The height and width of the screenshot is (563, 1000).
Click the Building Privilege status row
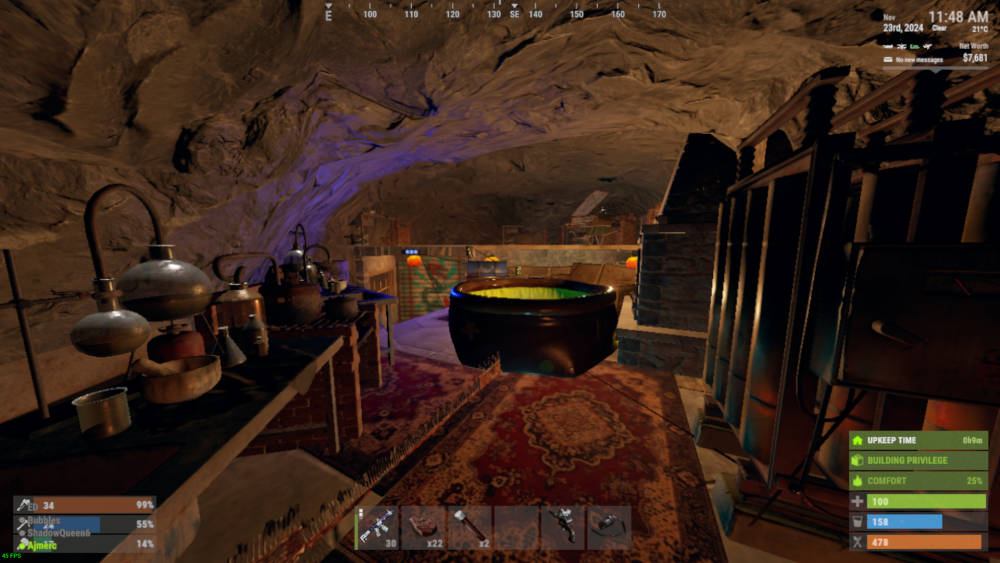coord(918,460)
